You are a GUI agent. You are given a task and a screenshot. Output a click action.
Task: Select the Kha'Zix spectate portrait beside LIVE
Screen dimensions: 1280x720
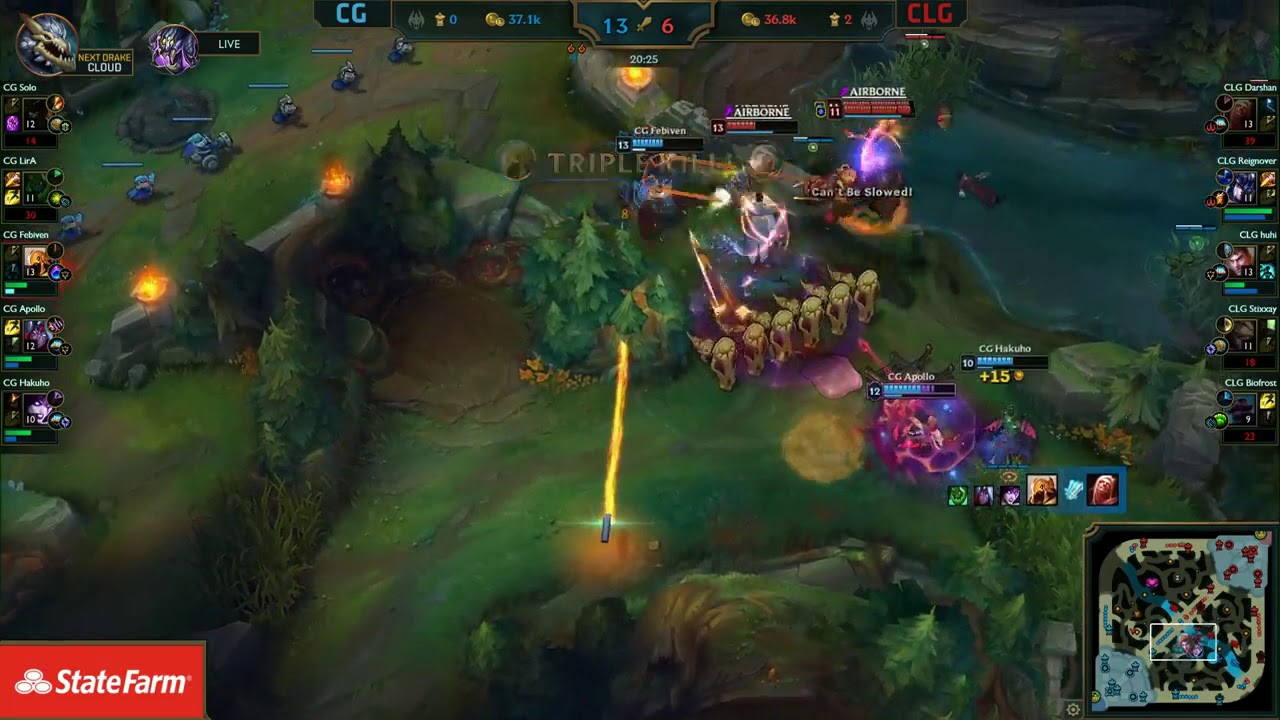point(172,44)
